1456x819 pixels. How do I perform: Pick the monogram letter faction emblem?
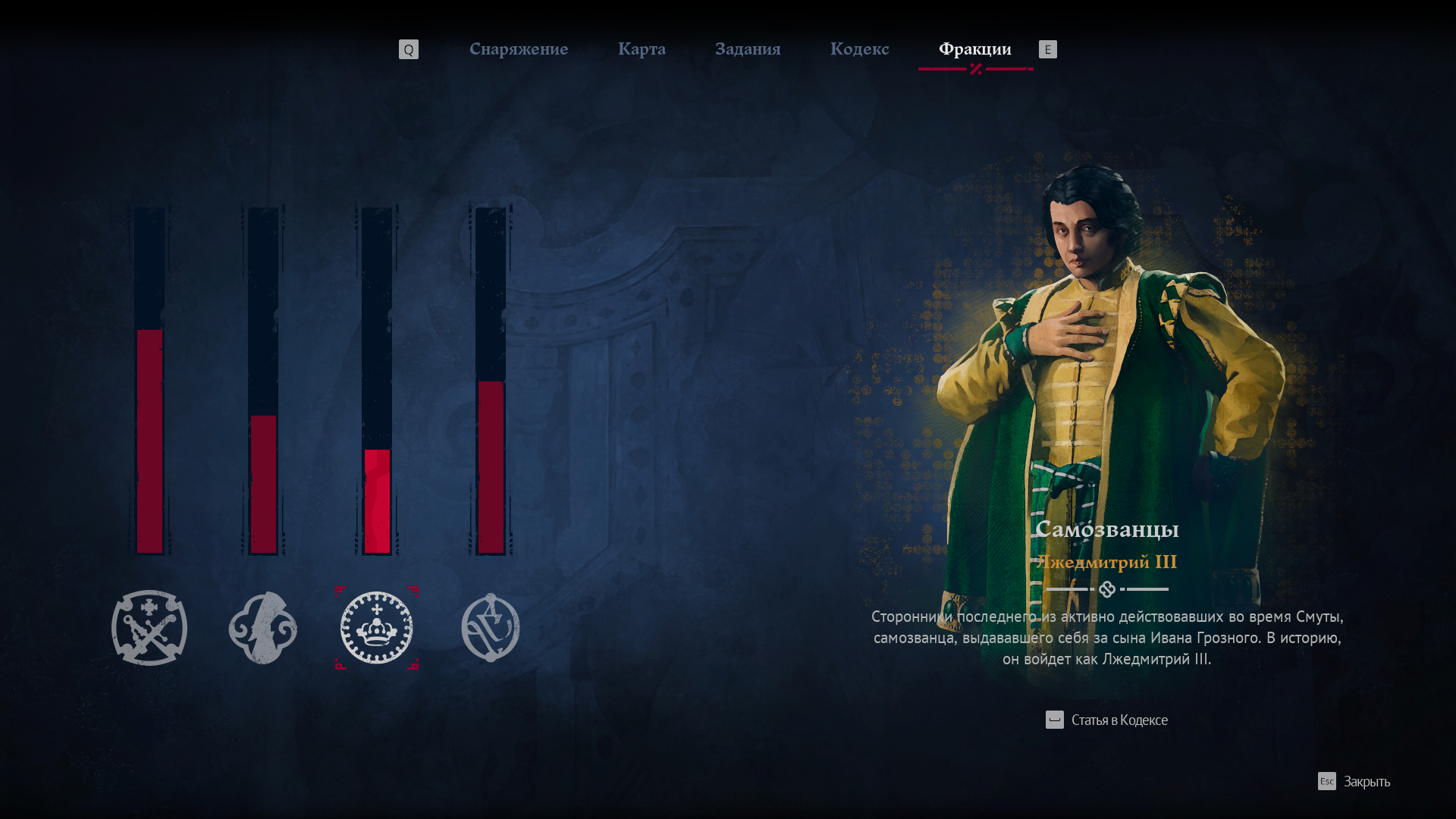click(x=491, y=628)
